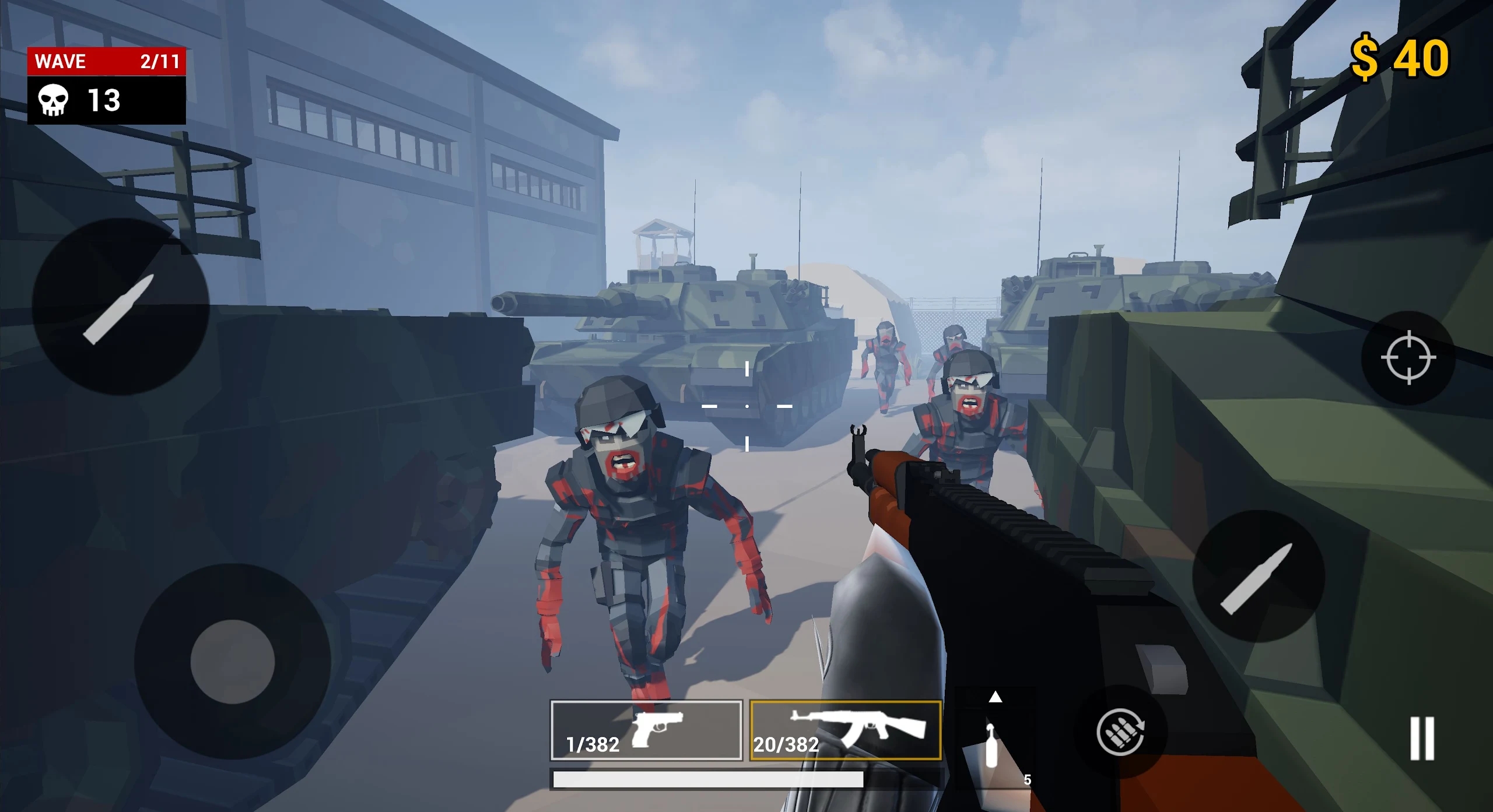
Task: Fire using the bullet button below the crosshair button
Action: coord(1258,577)
